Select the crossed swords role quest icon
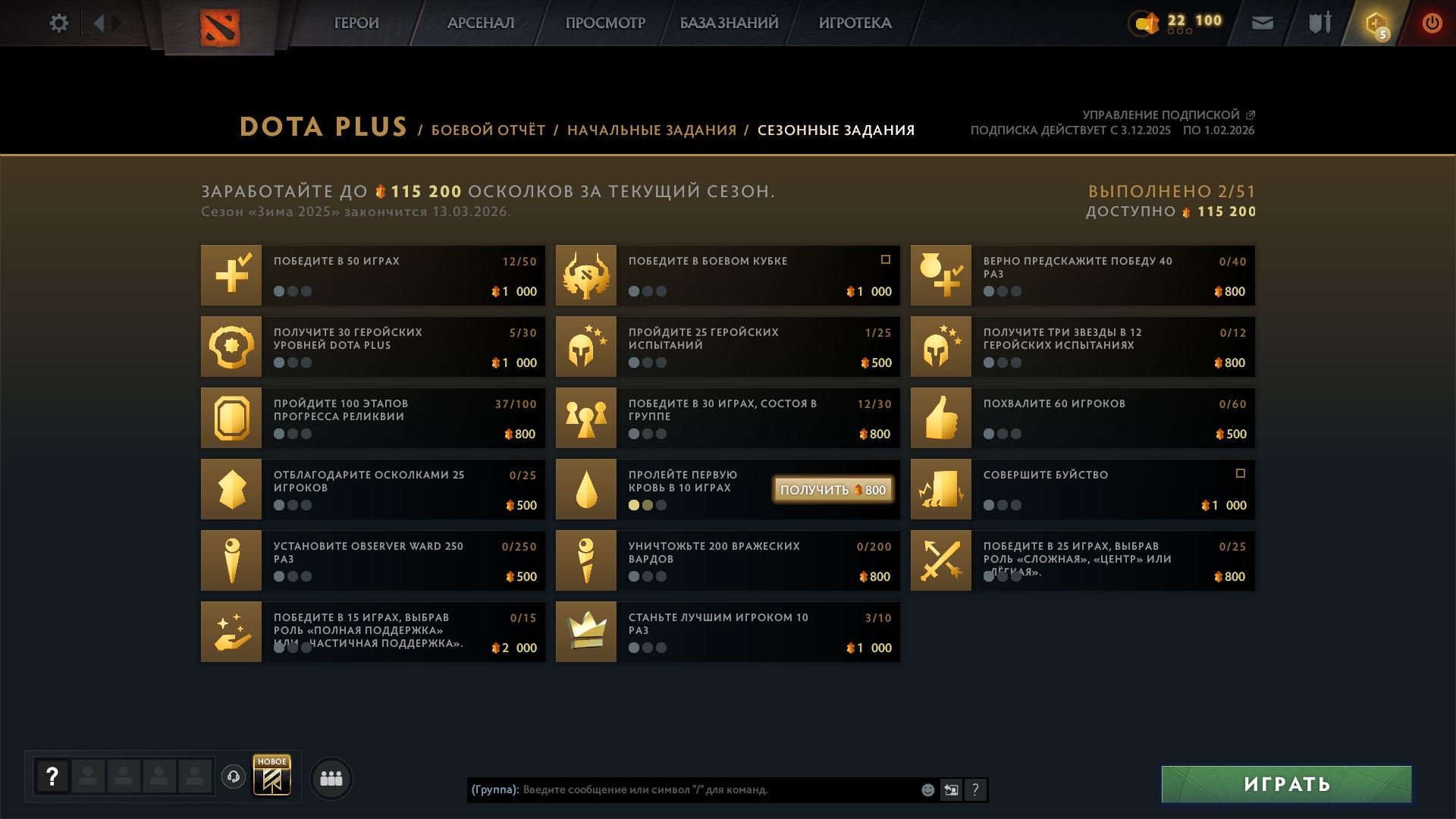Viewport: 1456px width, 819px height. (940, 560)
